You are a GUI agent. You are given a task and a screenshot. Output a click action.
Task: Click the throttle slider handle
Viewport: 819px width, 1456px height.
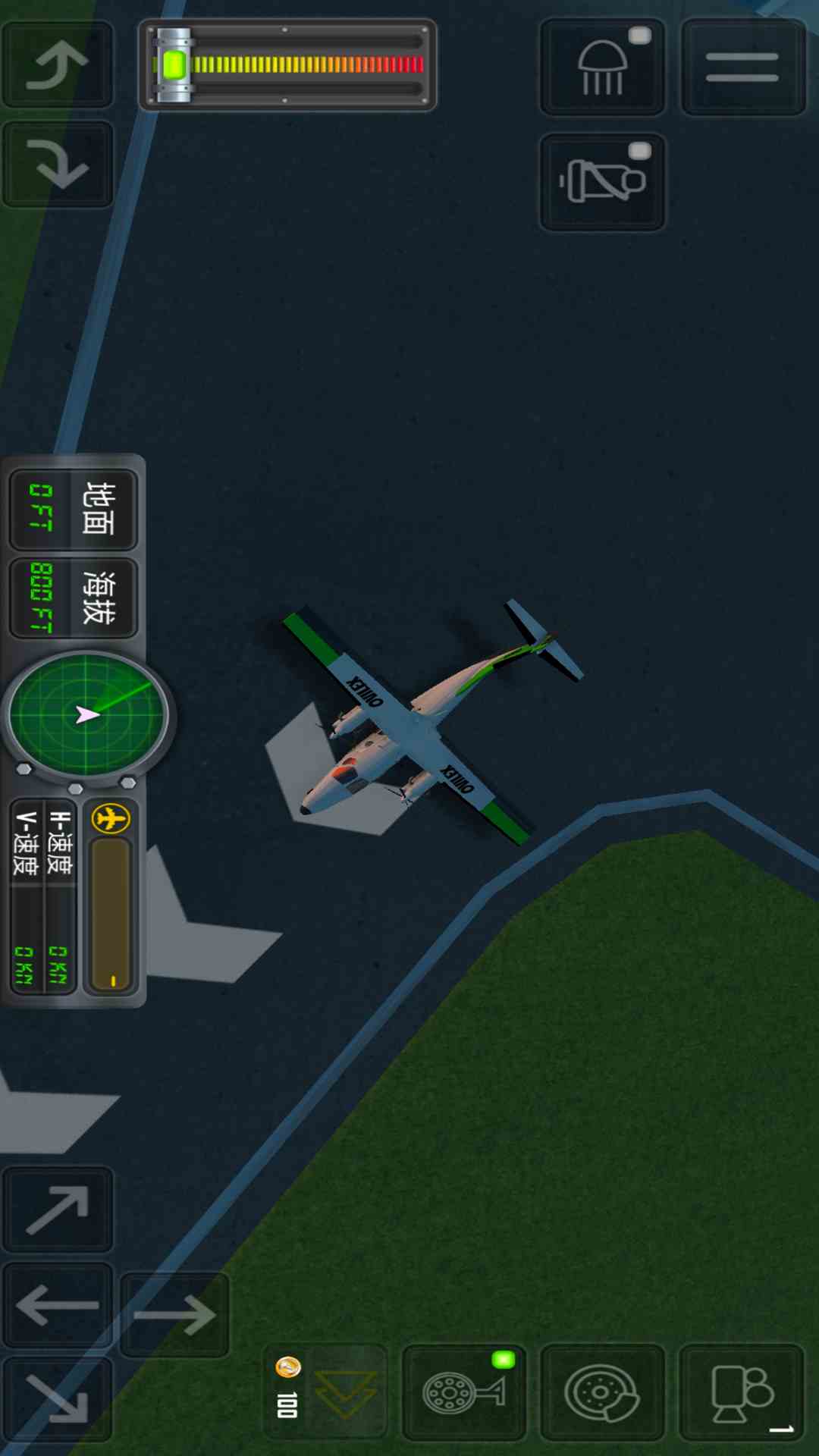(x=174, y=65)
